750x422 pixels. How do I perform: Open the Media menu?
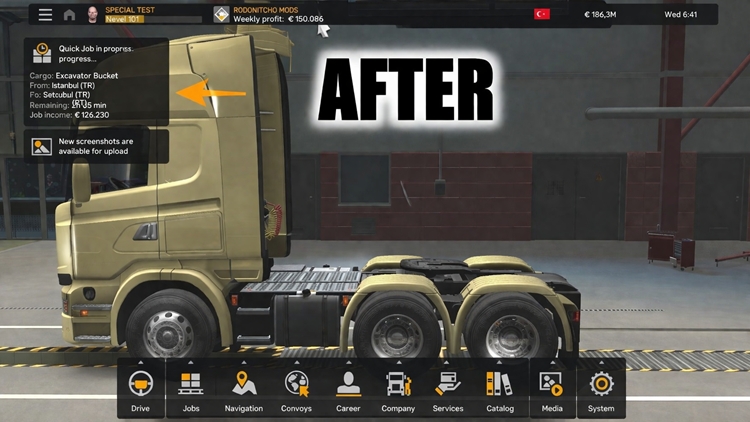pos(551,388)
